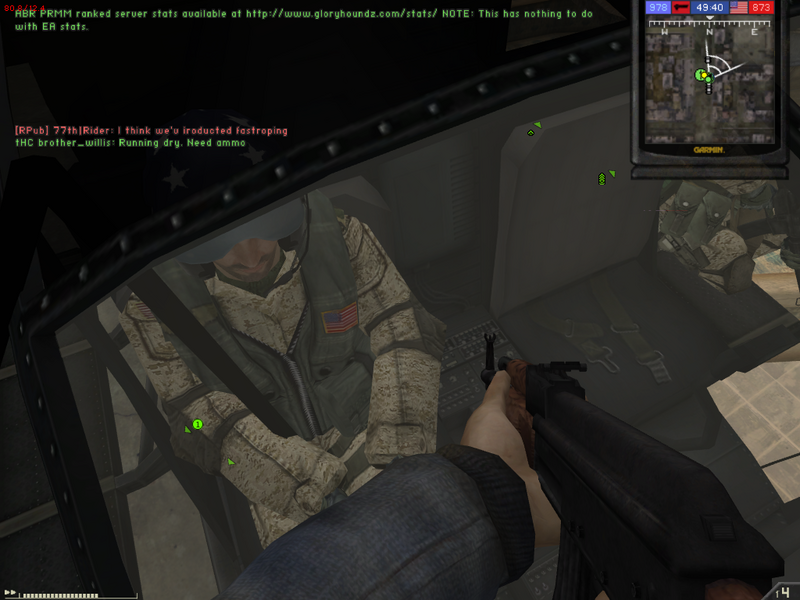800x600 pixels.
Task: Select the 77th|Rider chat message
Action: pyautogui.click(x=151, y=130)
